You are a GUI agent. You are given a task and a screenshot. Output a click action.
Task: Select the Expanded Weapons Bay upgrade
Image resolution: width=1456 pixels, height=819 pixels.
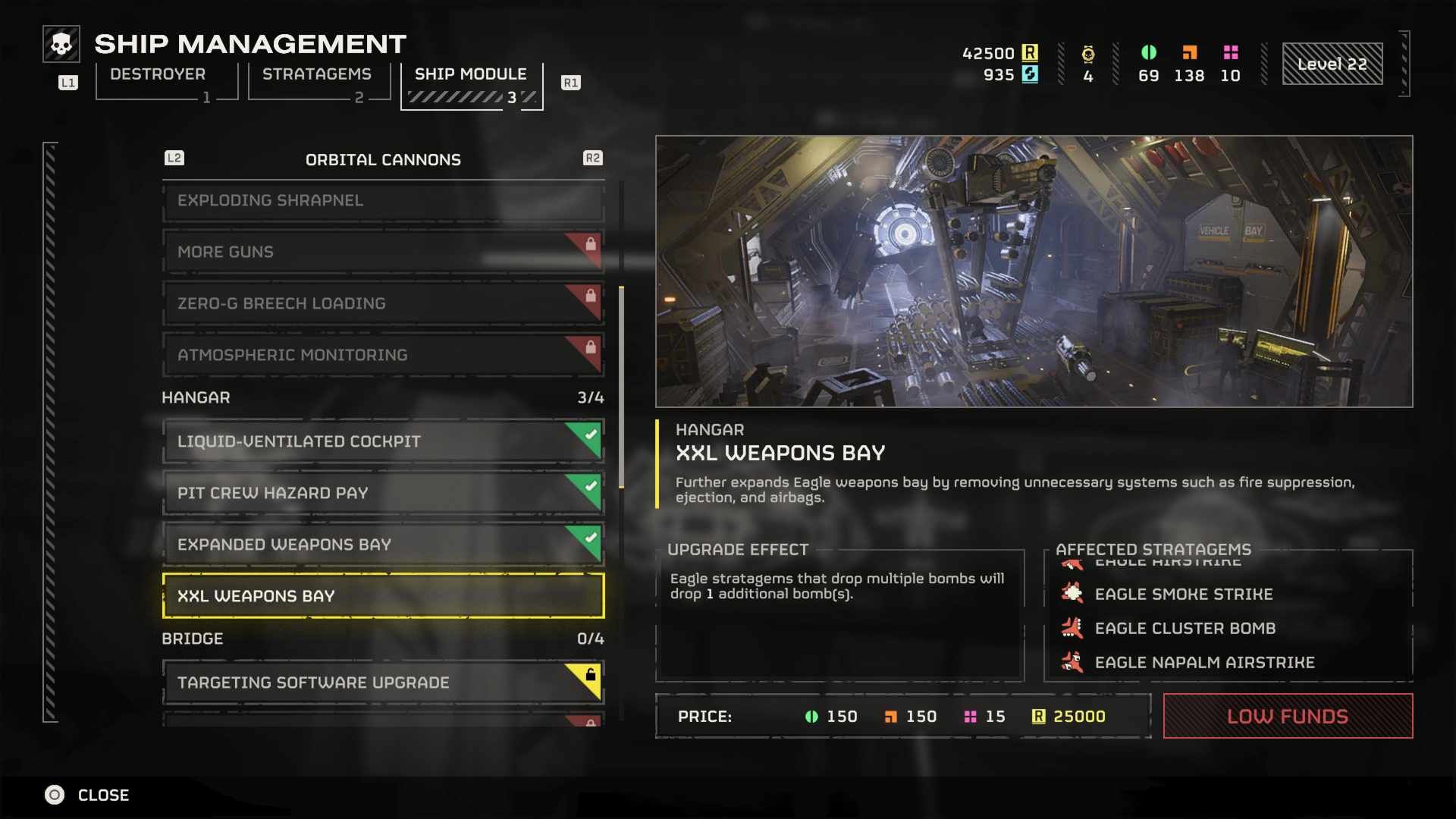click(383, 545)
